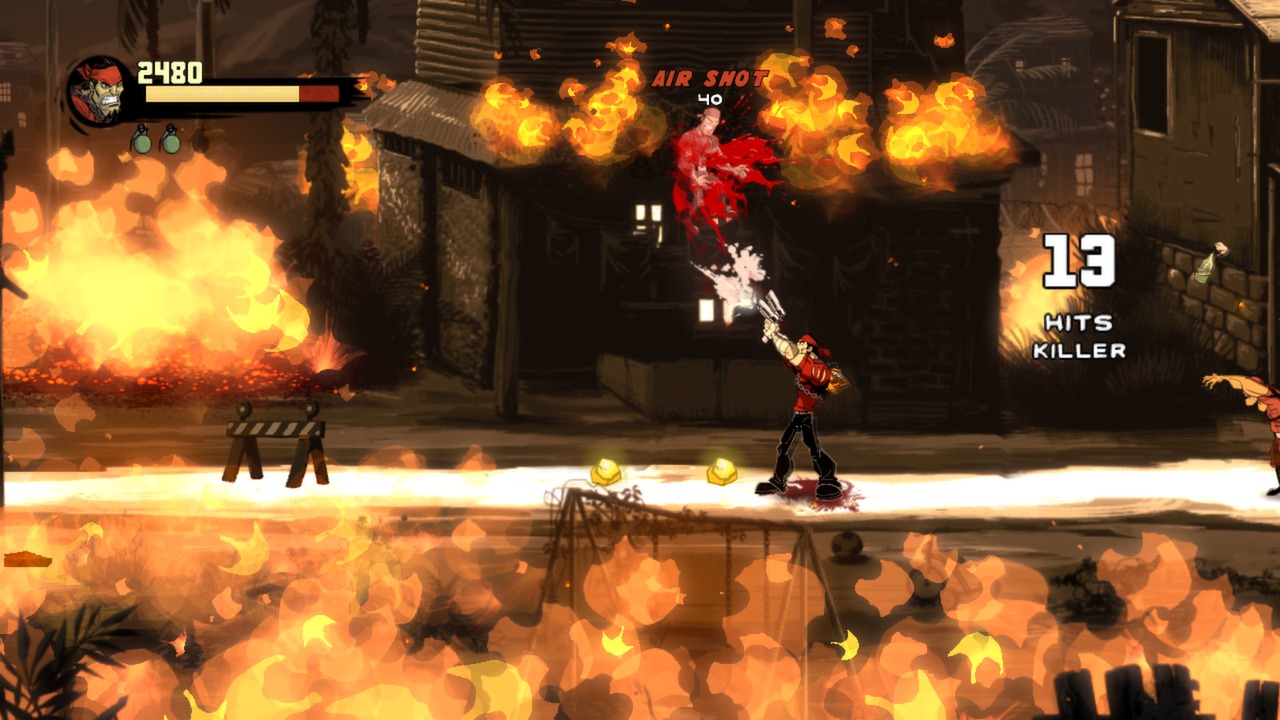1280x720 pixels.
Task: Click the gold nugget closest to Shank
Action: 720,470
